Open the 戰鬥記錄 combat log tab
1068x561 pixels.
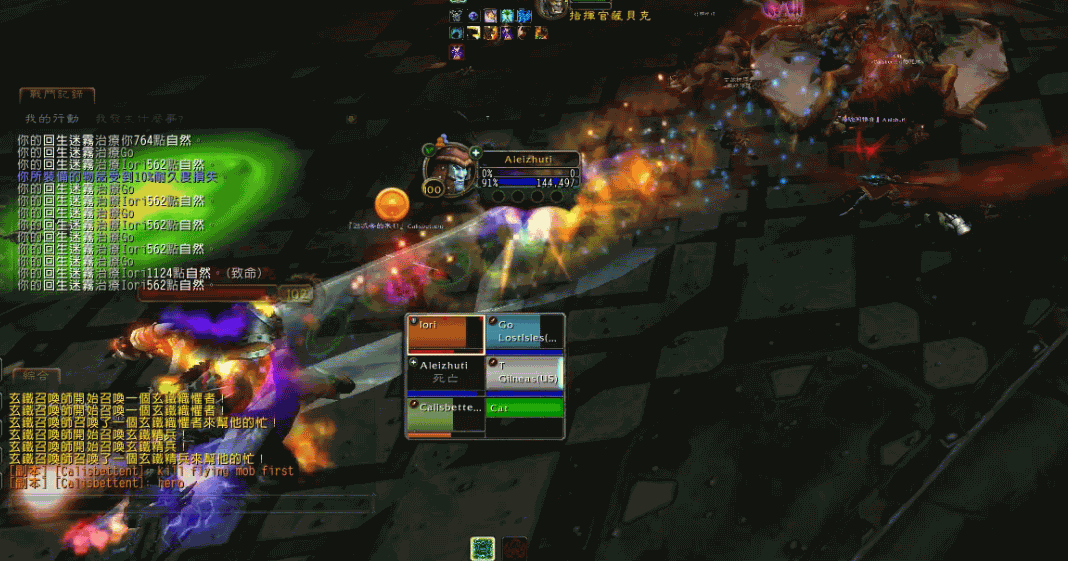coord(57,95)
